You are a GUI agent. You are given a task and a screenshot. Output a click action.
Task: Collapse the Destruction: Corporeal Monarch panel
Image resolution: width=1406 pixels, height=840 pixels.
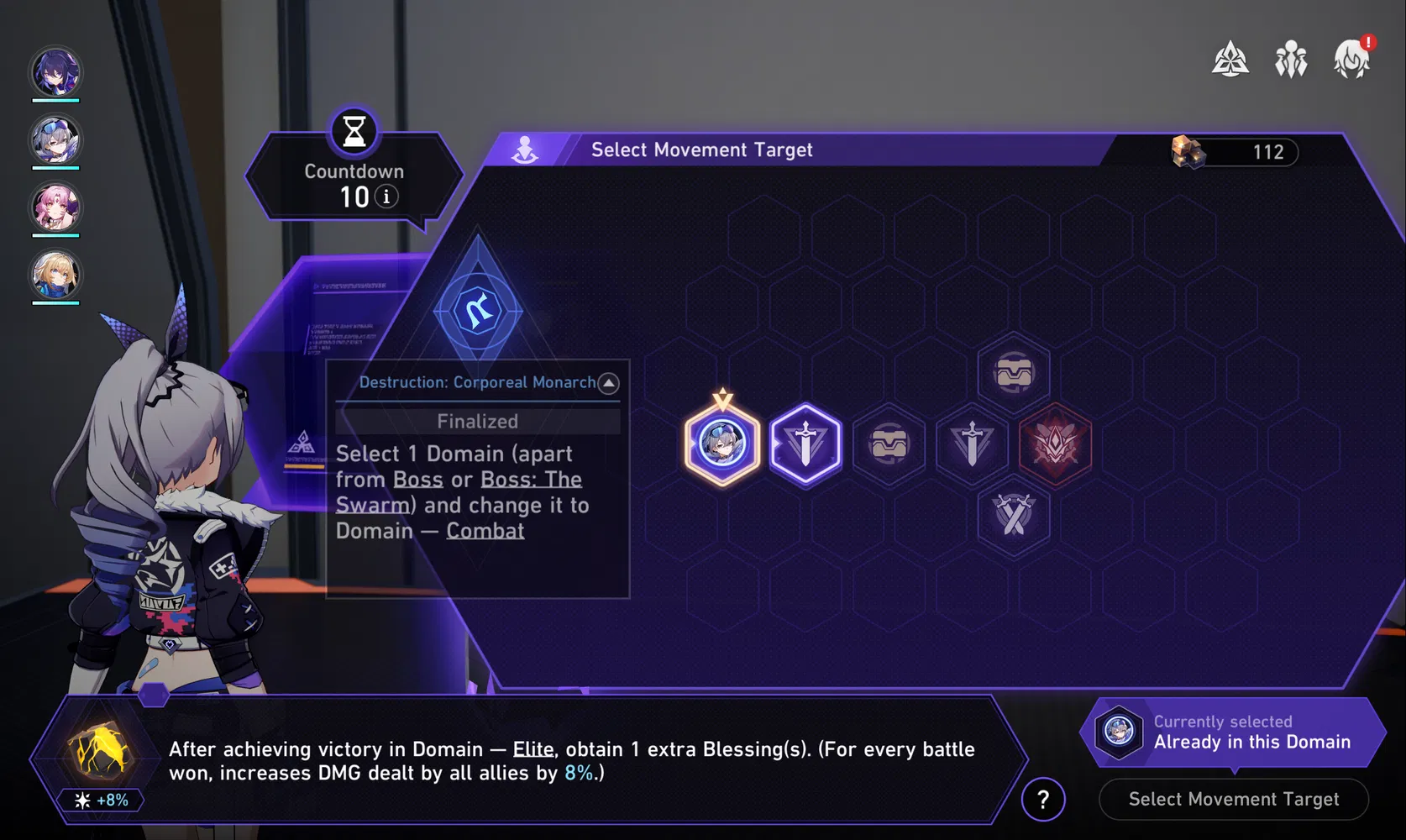(x=607, y=383)
